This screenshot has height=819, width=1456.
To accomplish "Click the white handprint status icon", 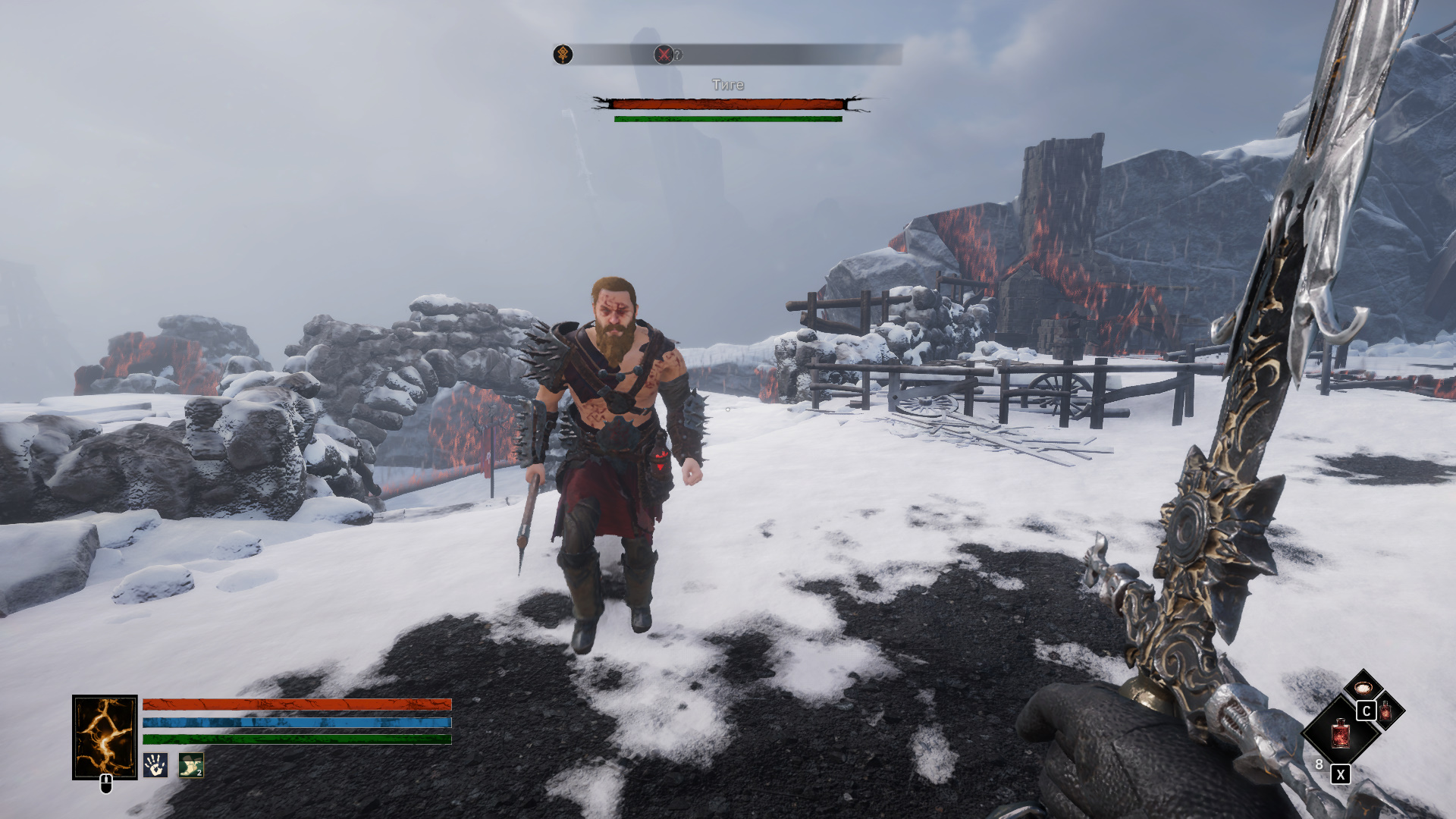I will point(155,765).
